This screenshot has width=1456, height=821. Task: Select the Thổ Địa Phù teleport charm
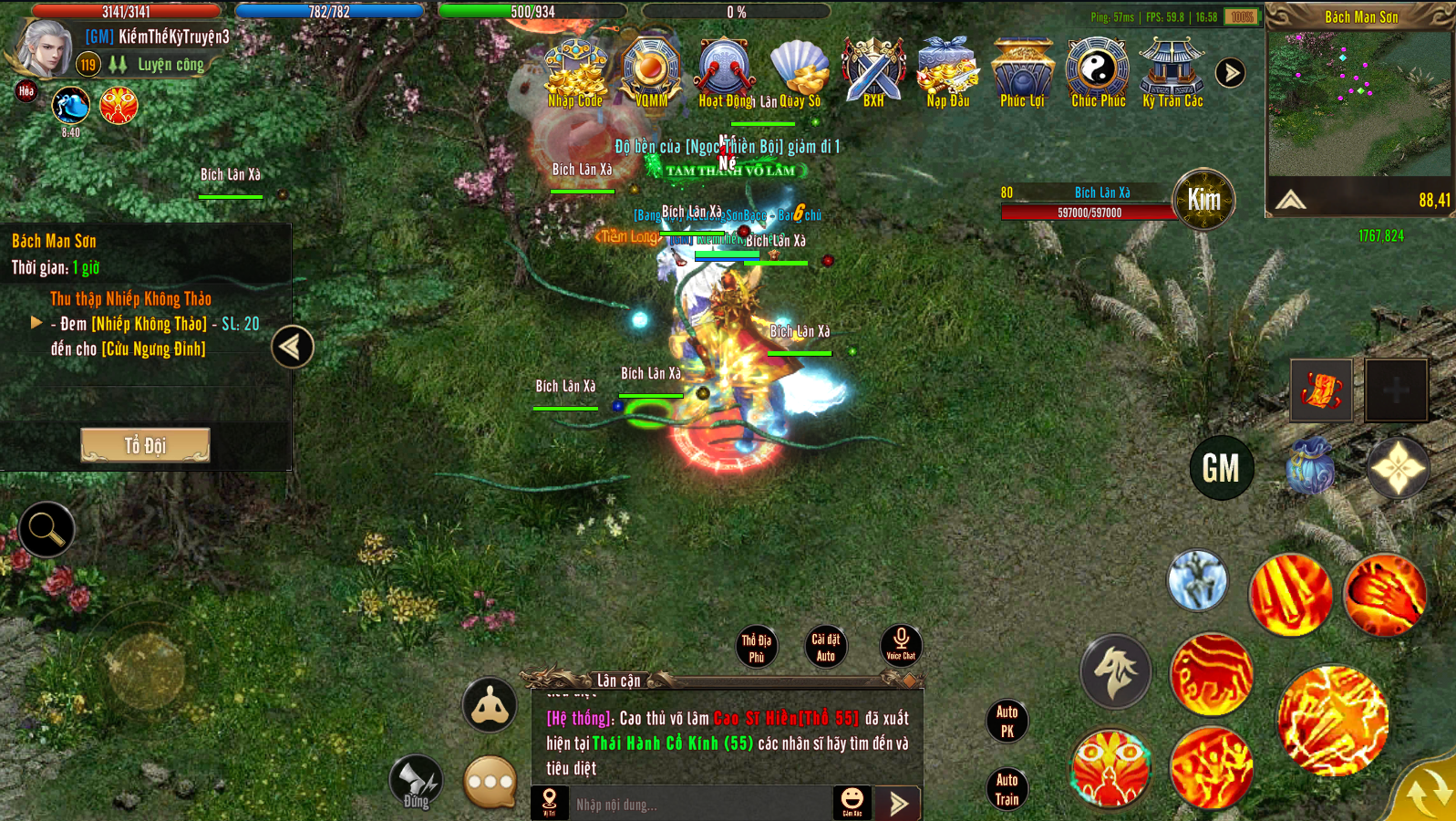757,648
